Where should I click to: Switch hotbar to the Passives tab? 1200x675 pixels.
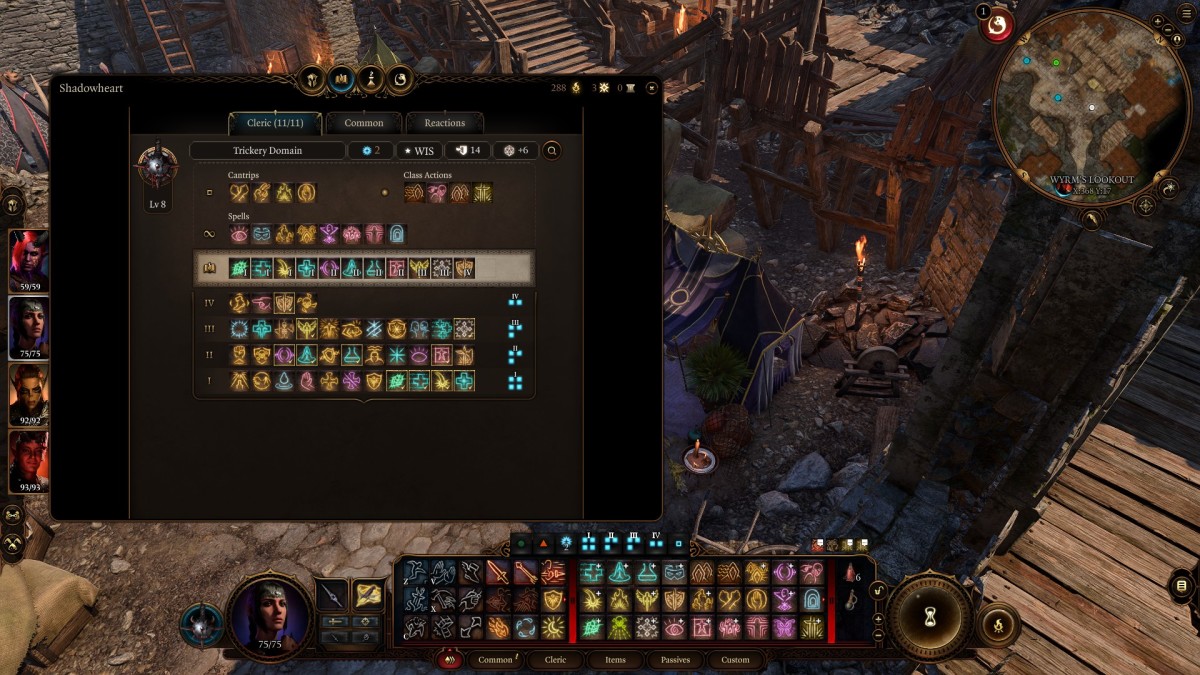coord(675,660)
